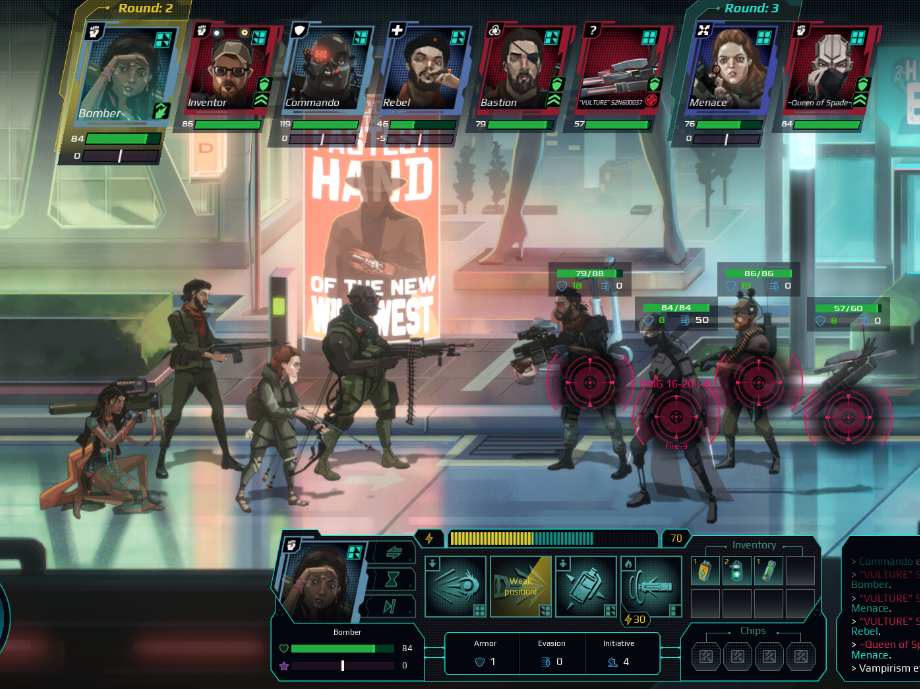Screen dimensions: 920x689
Task: Click the Weak position ability slot
Action: (520, 587)
